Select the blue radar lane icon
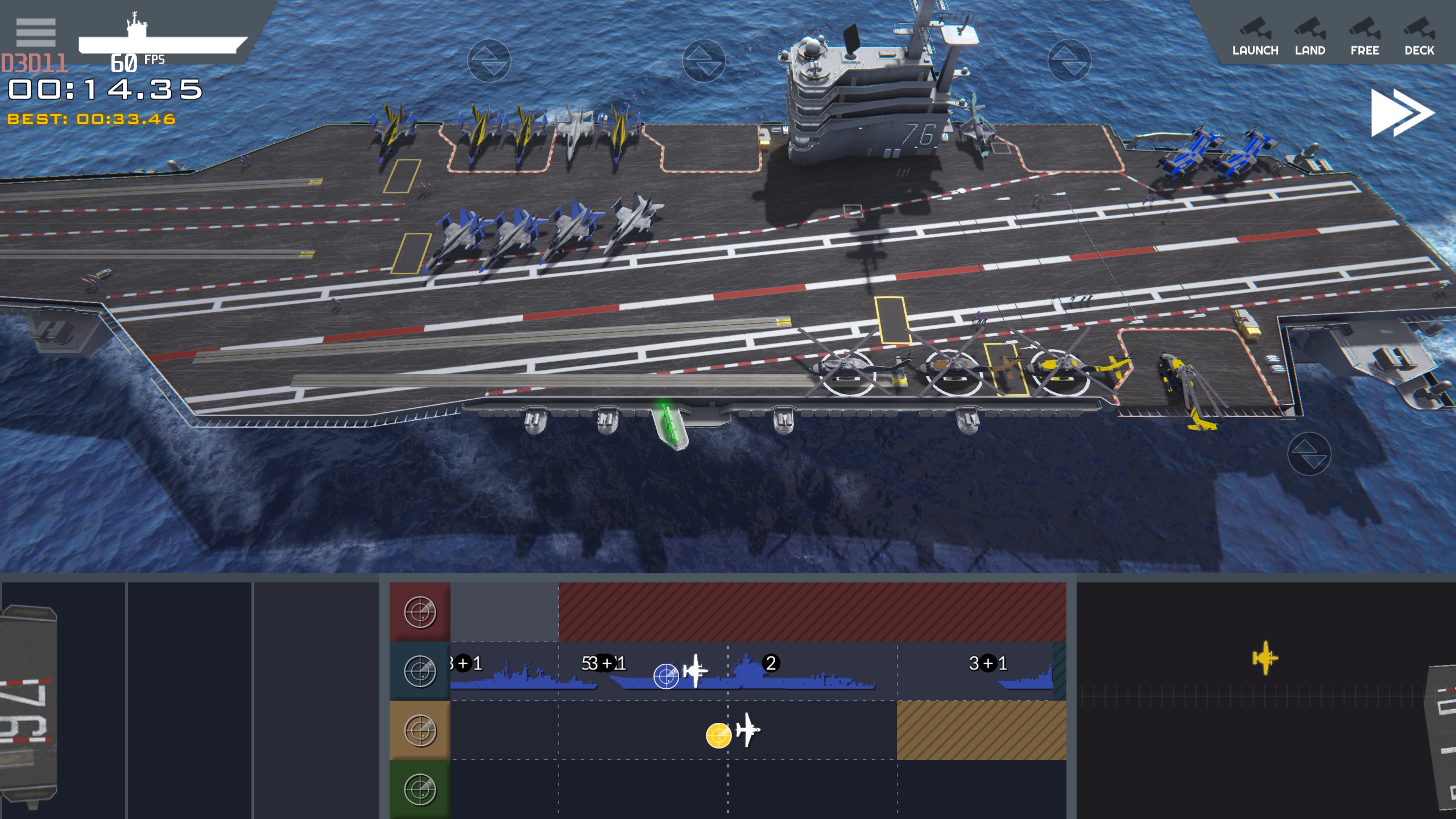The width and height of the screenshot is (1456, 819). click(x=420, y=671)
